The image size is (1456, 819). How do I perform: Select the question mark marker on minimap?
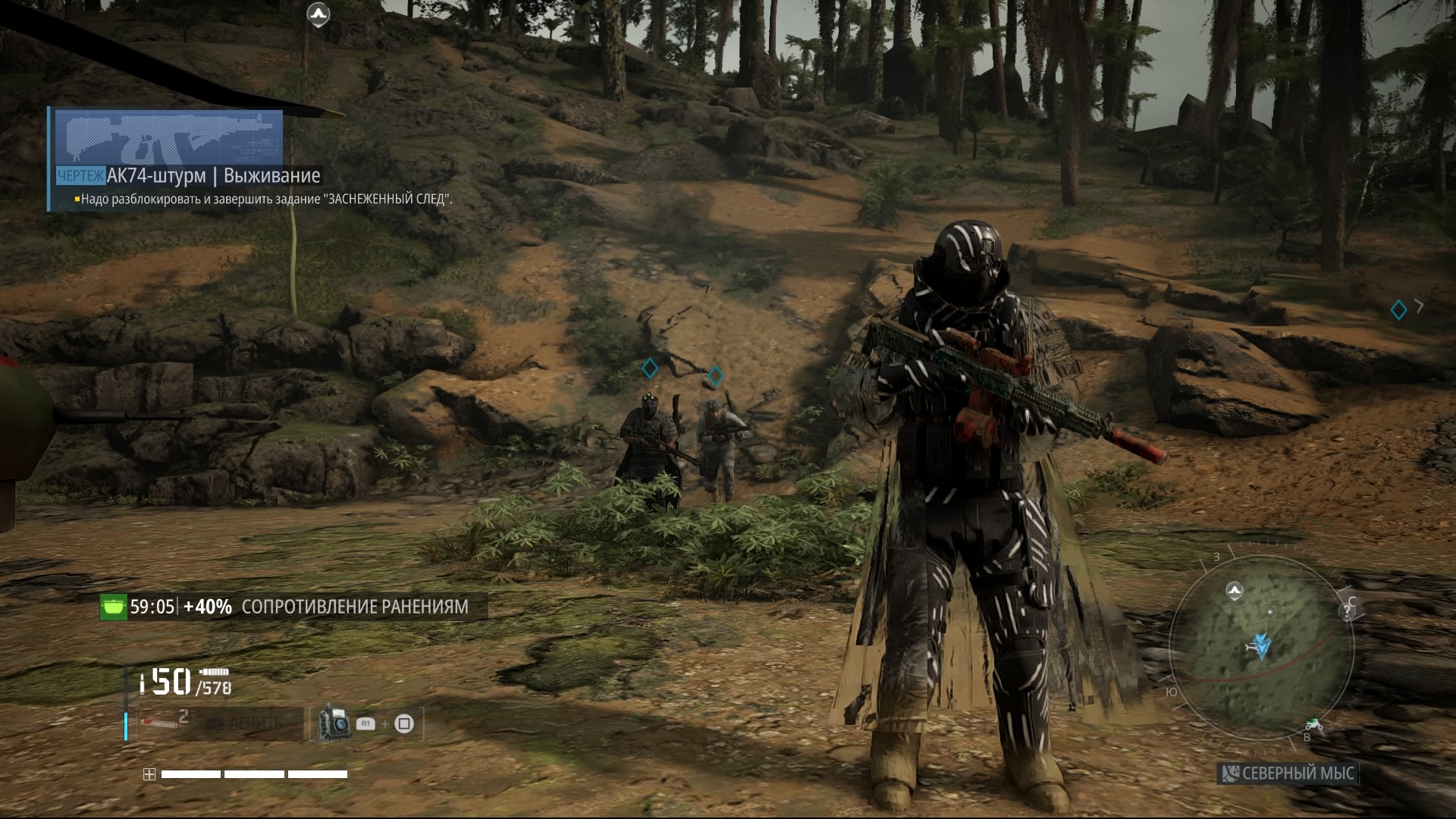[x=1347, y=613]
